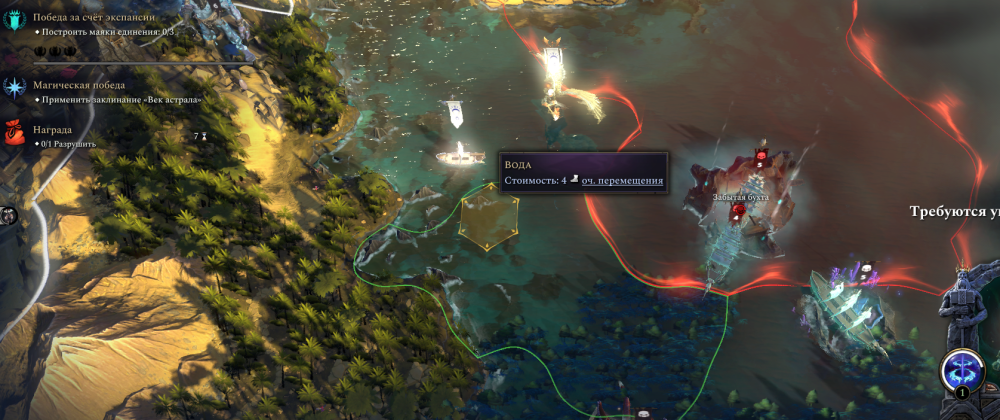The image size is (1000, 420).
Task: Activate the blue spell icon near the statue
Action: click(961, 365)
